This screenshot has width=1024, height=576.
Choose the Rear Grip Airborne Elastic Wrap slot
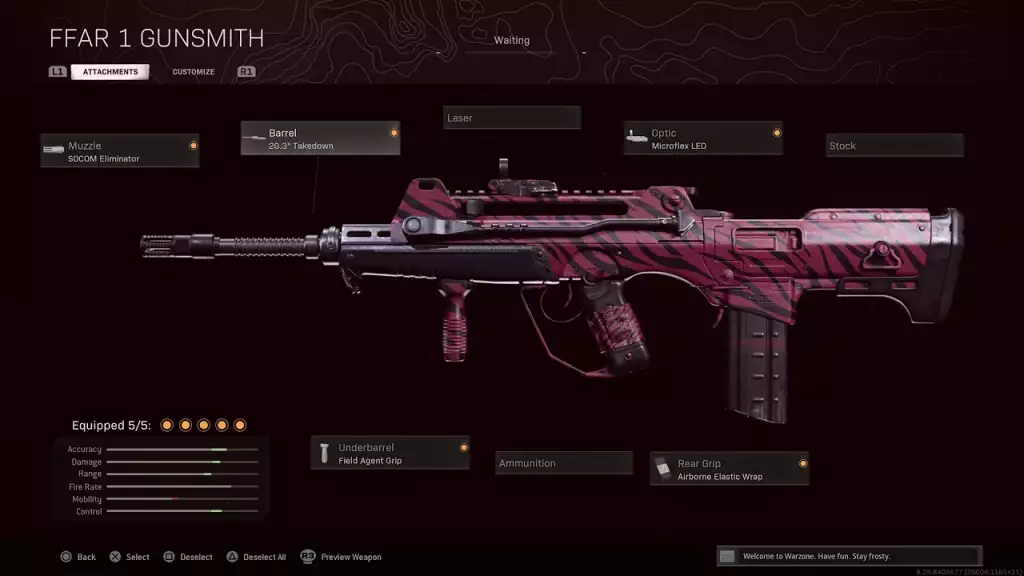729,469
